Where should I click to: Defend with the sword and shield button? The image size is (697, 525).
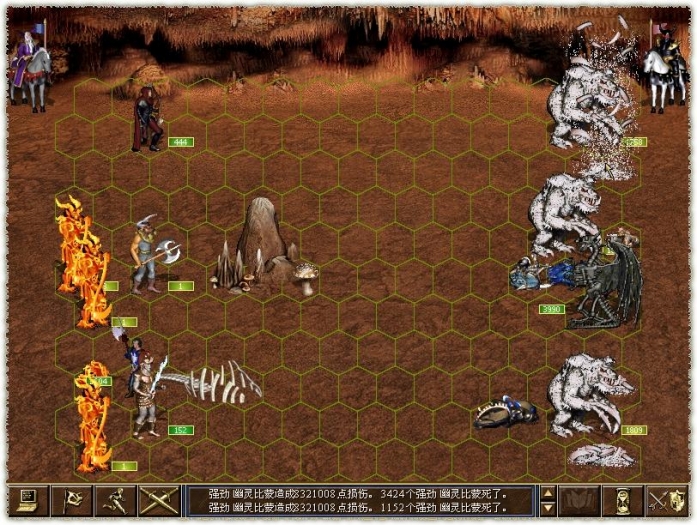pos(666,500)
